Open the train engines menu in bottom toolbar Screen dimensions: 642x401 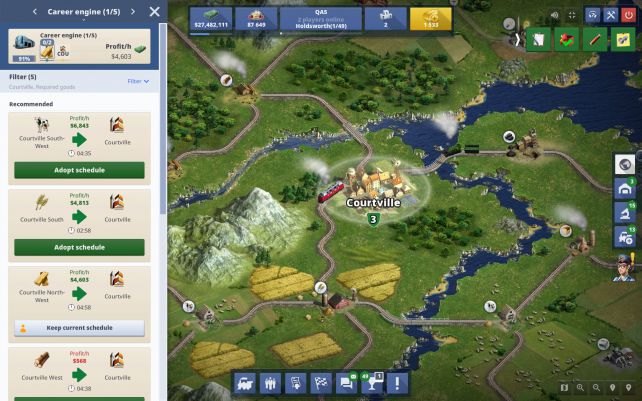(x=245, y=382)
